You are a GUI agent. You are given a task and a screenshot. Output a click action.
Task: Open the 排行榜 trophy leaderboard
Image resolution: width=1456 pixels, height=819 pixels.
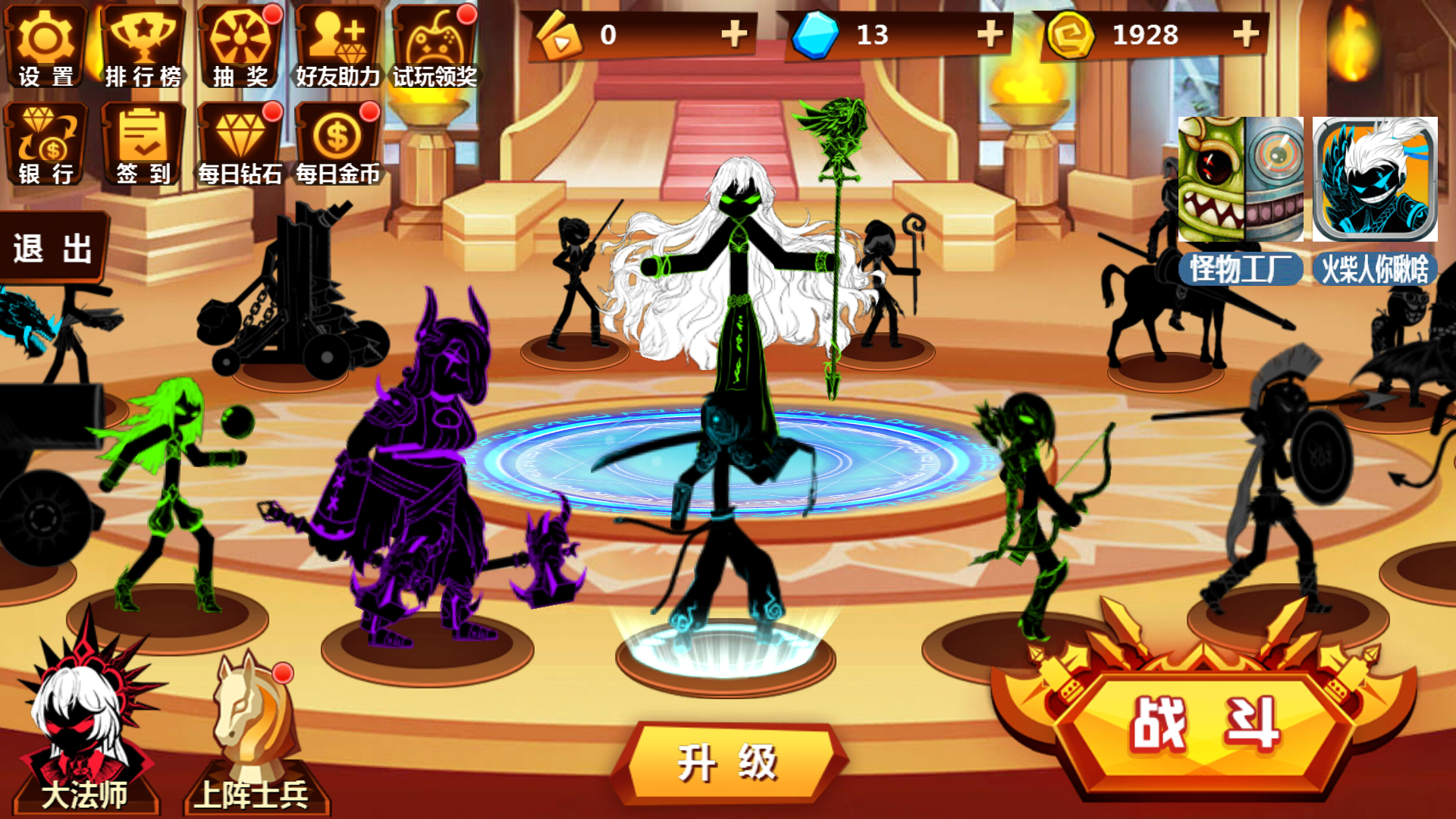click(143, 47)
